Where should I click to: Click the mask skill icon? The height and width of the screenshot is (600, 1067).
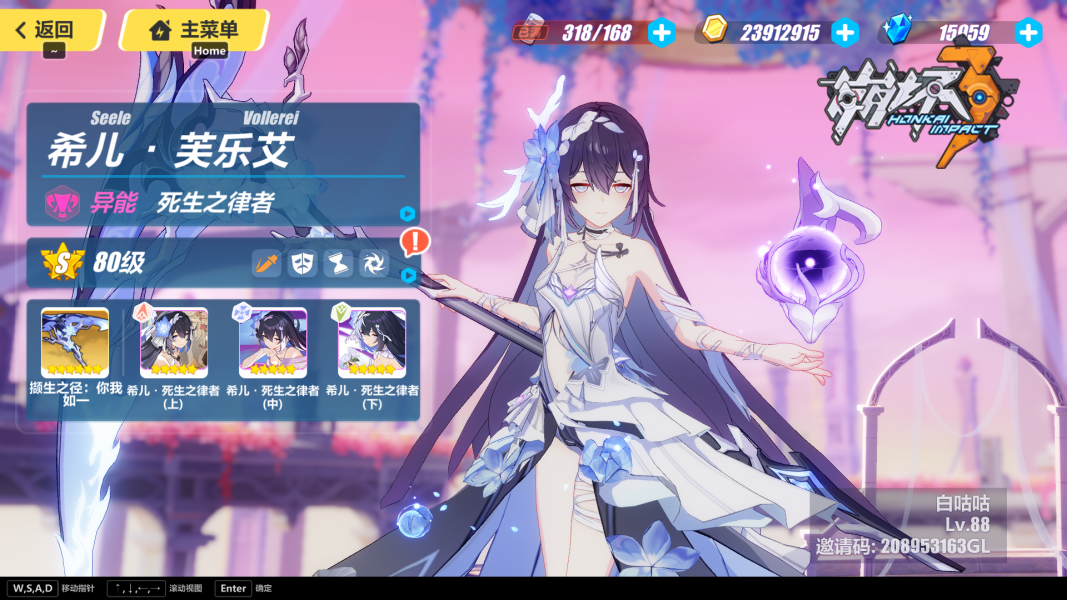tap(302, 263)
